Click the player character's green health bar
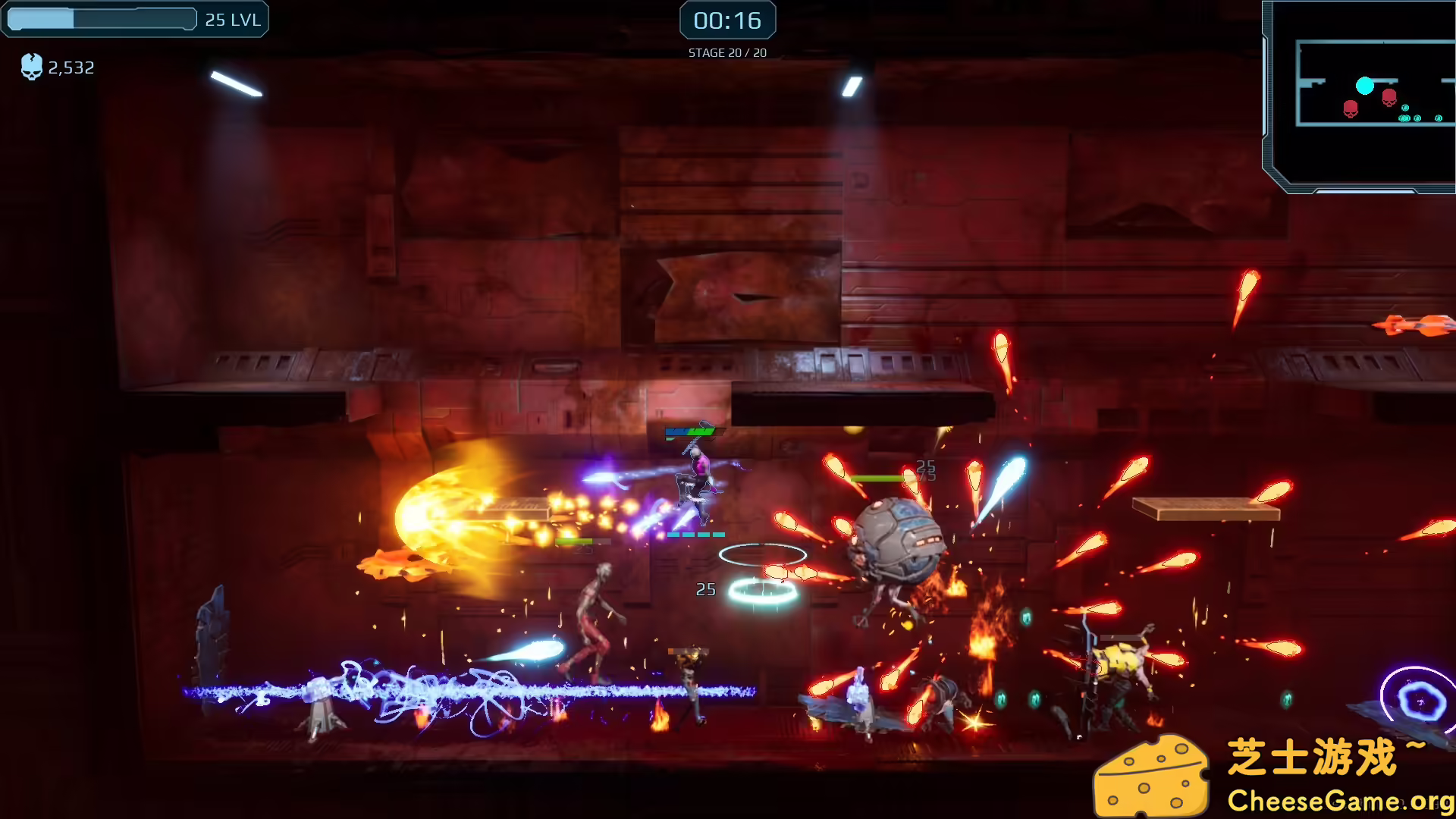The image size is (1456, 819). coord(690,430)
